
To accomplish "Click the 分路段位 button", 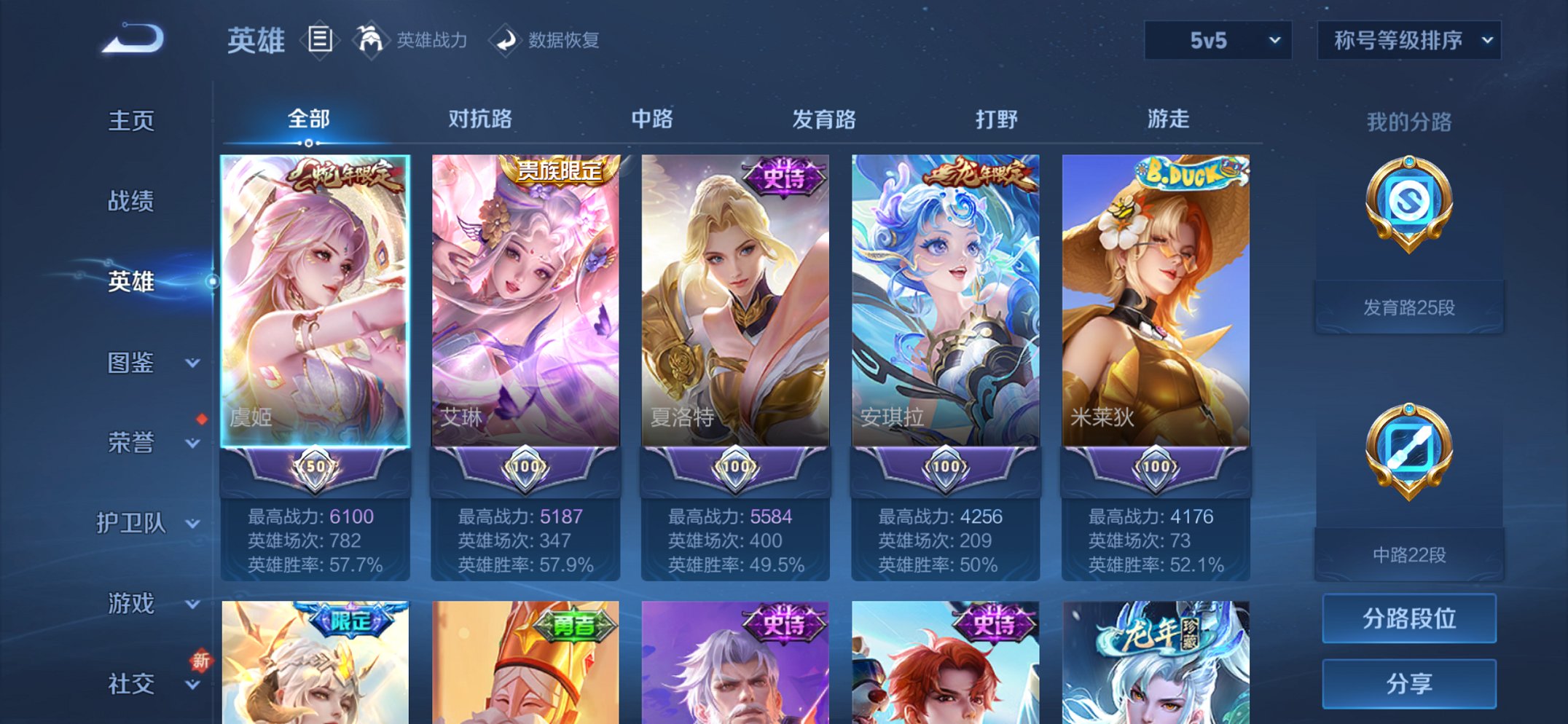I will [x=1408, y=618].
